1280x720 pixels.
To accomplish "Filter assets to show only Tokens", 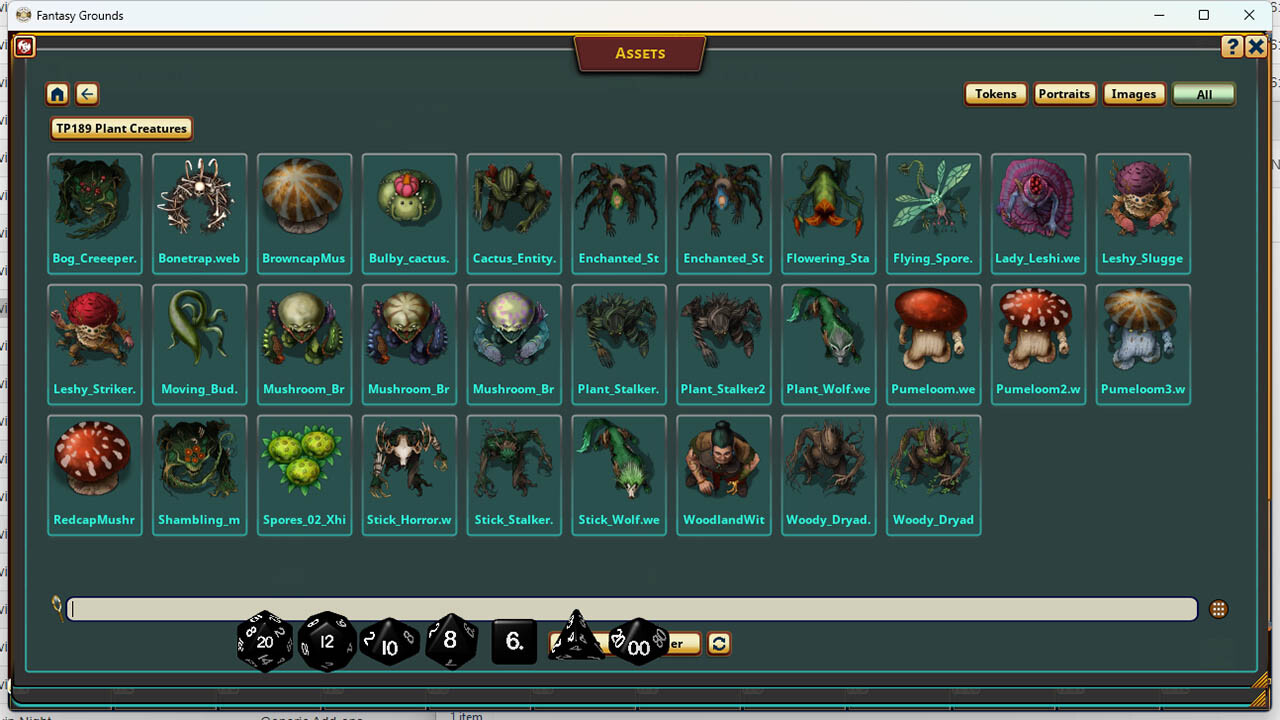I will tap(995, 93).
